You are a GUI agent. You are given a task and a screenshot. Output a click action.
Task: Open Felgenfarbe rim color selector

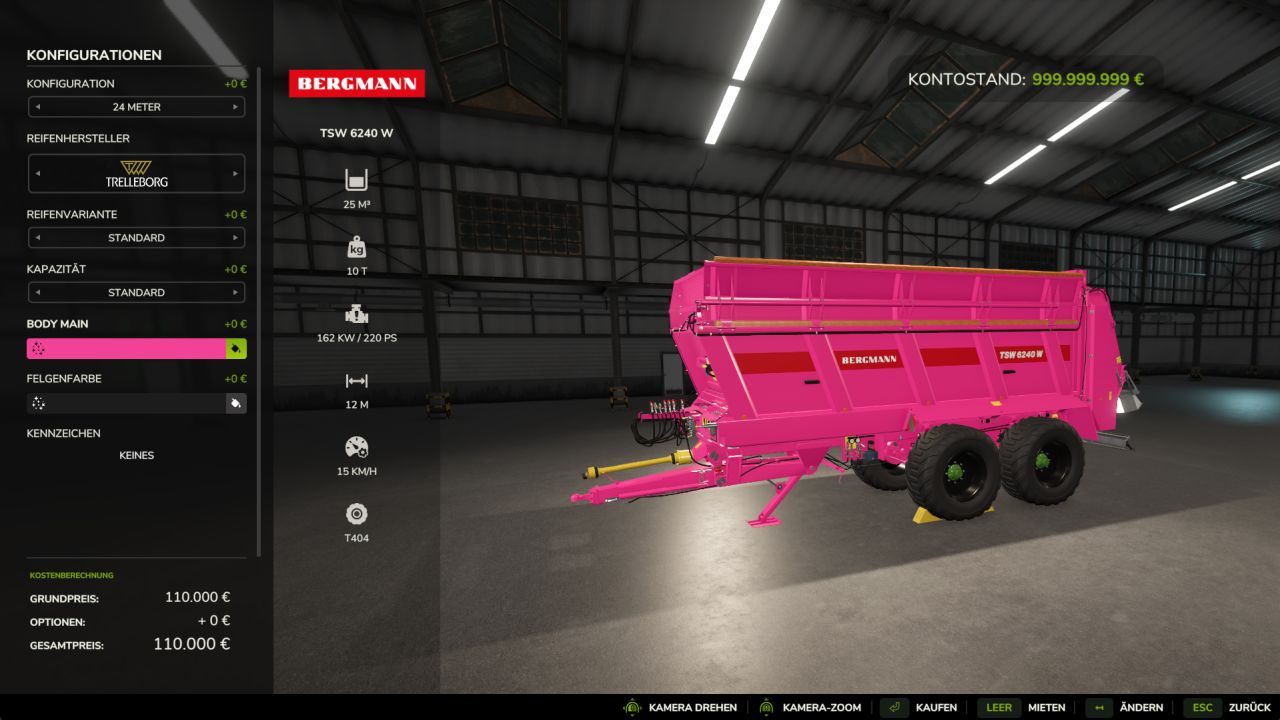click(126, 404)
